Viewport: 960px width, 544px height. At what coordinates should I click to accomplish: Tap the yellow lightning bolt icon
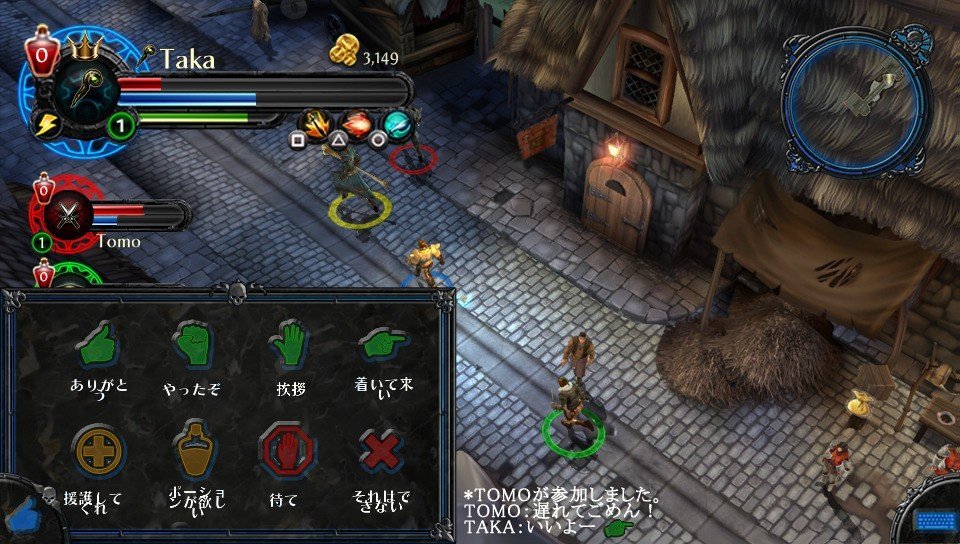(46, 123)
